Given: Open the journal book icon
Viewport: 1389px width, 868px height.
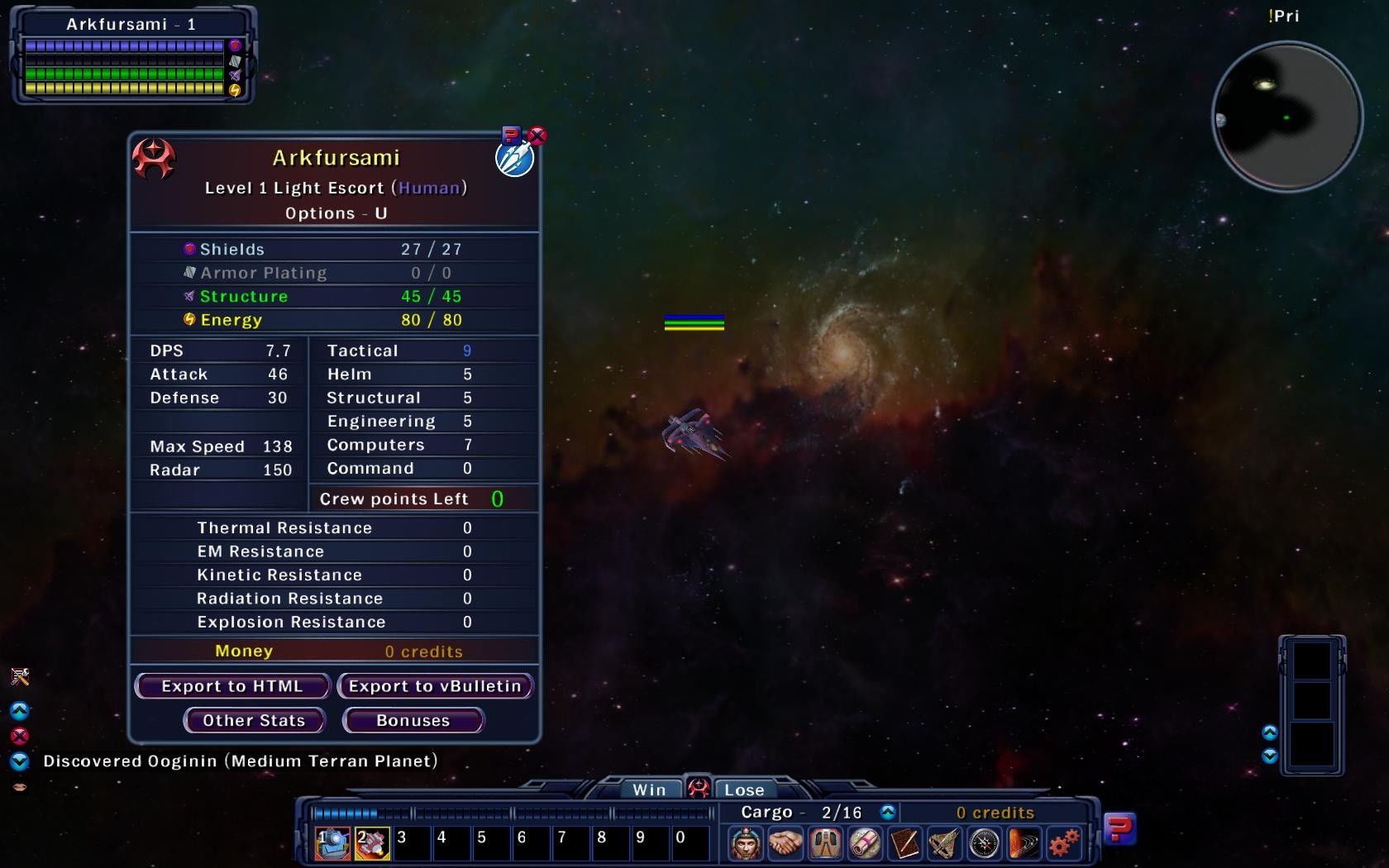Looking at the screenshot, I should tap(905, 843).
